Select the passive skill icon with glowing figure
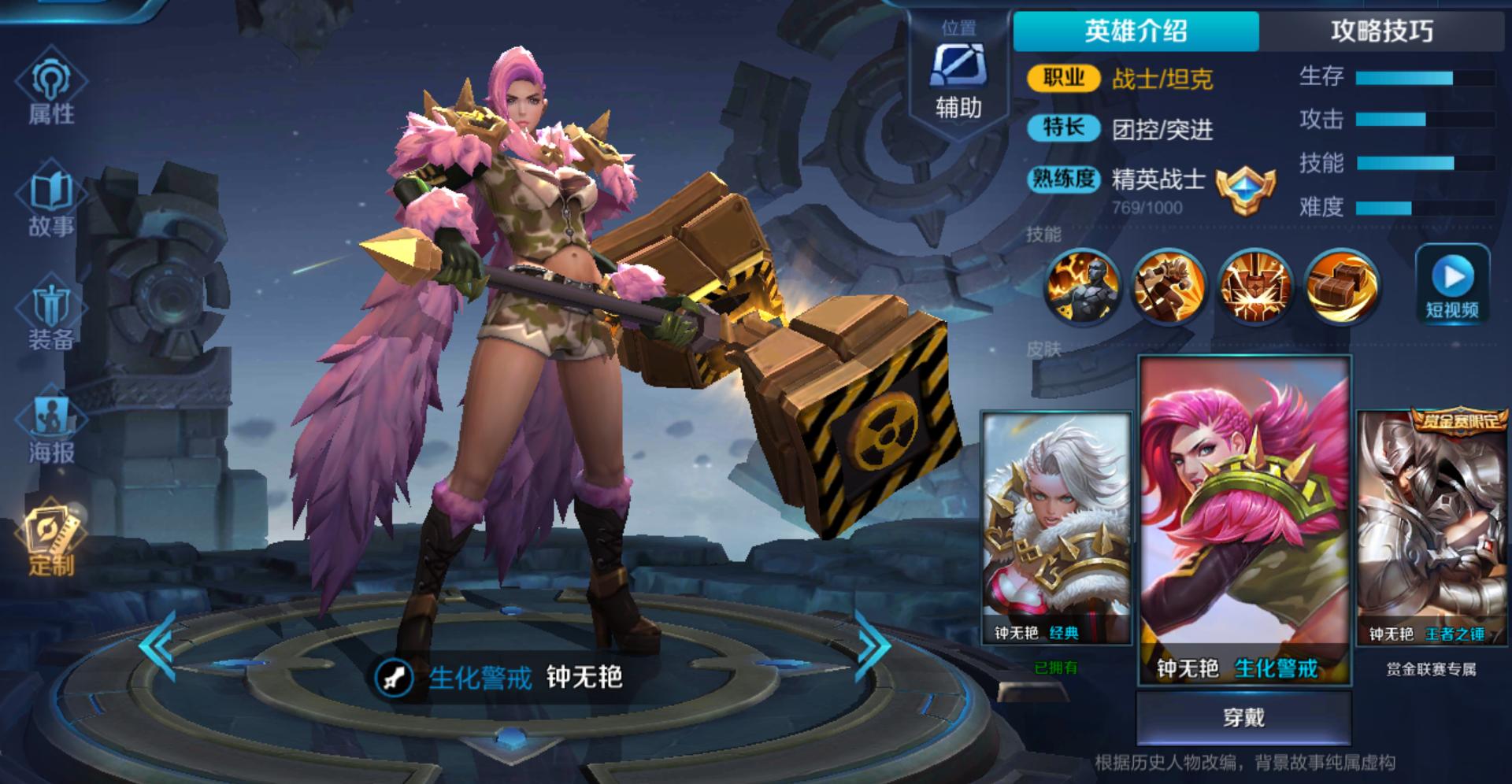Screen dimensions: 1512x784 (1083, 285)
